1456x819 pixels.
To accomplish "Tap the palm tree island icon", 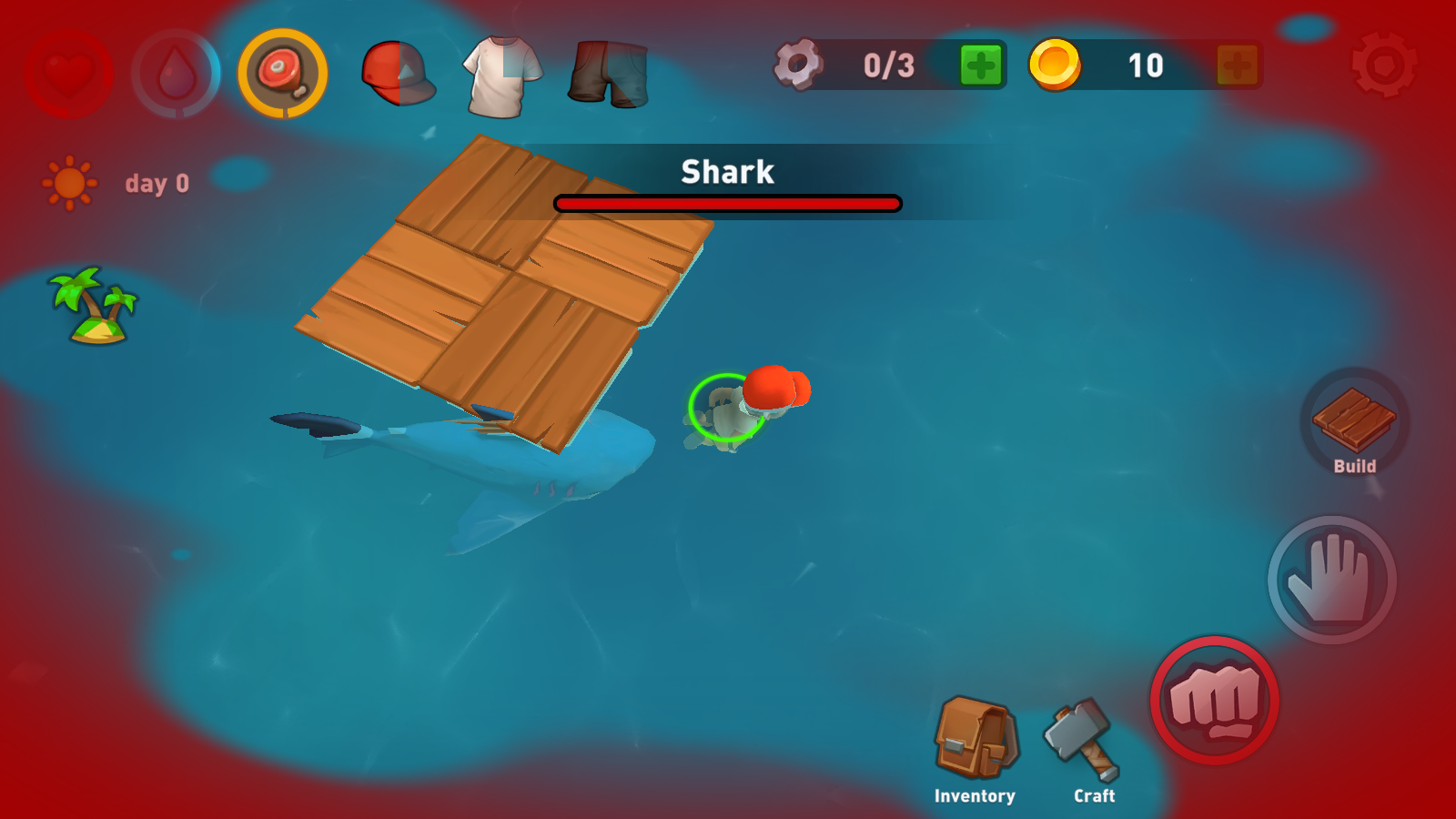I will pyautogui.click(x=94, y=305).
